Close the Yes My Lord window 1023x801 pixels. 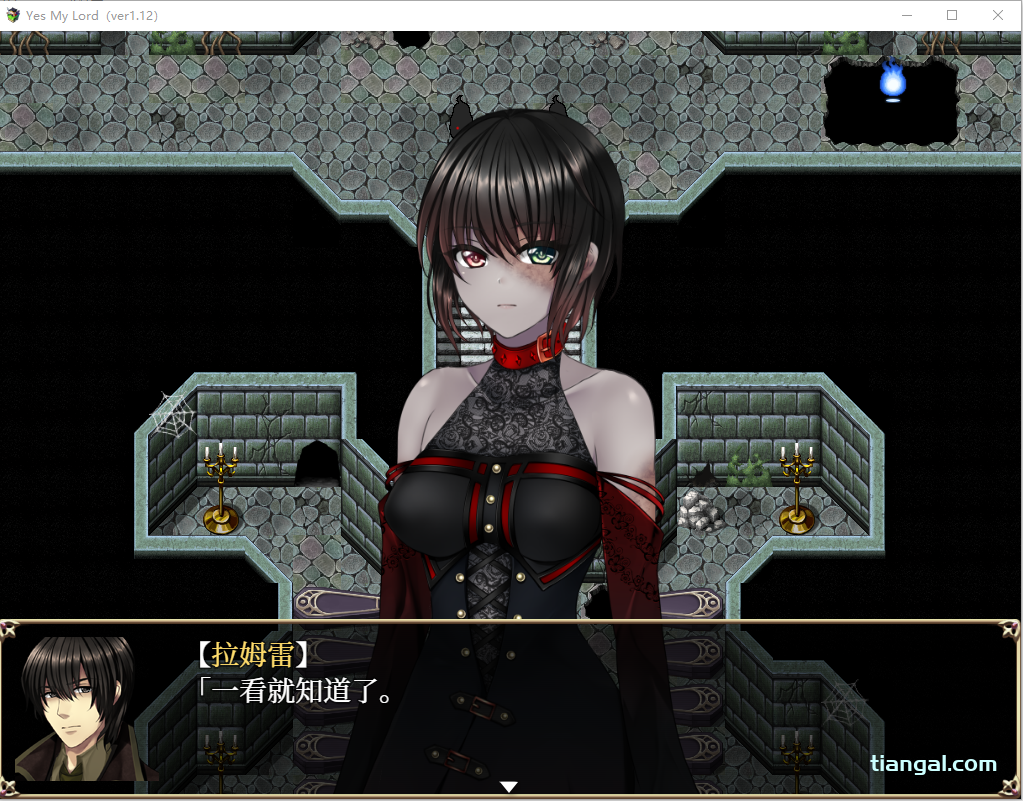(x=997, y=15)
